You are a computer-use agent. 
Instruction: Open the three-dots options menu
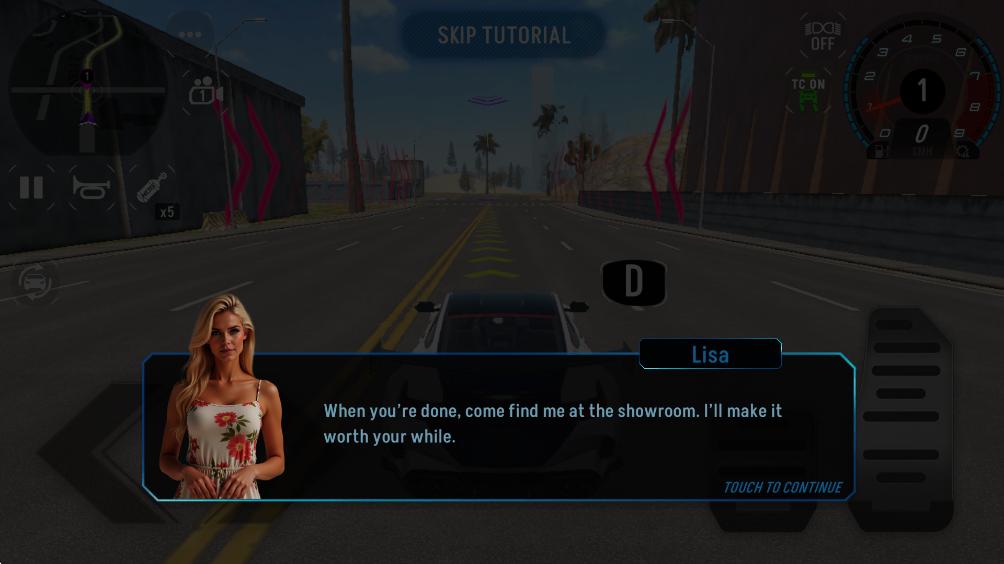[191, 35]
